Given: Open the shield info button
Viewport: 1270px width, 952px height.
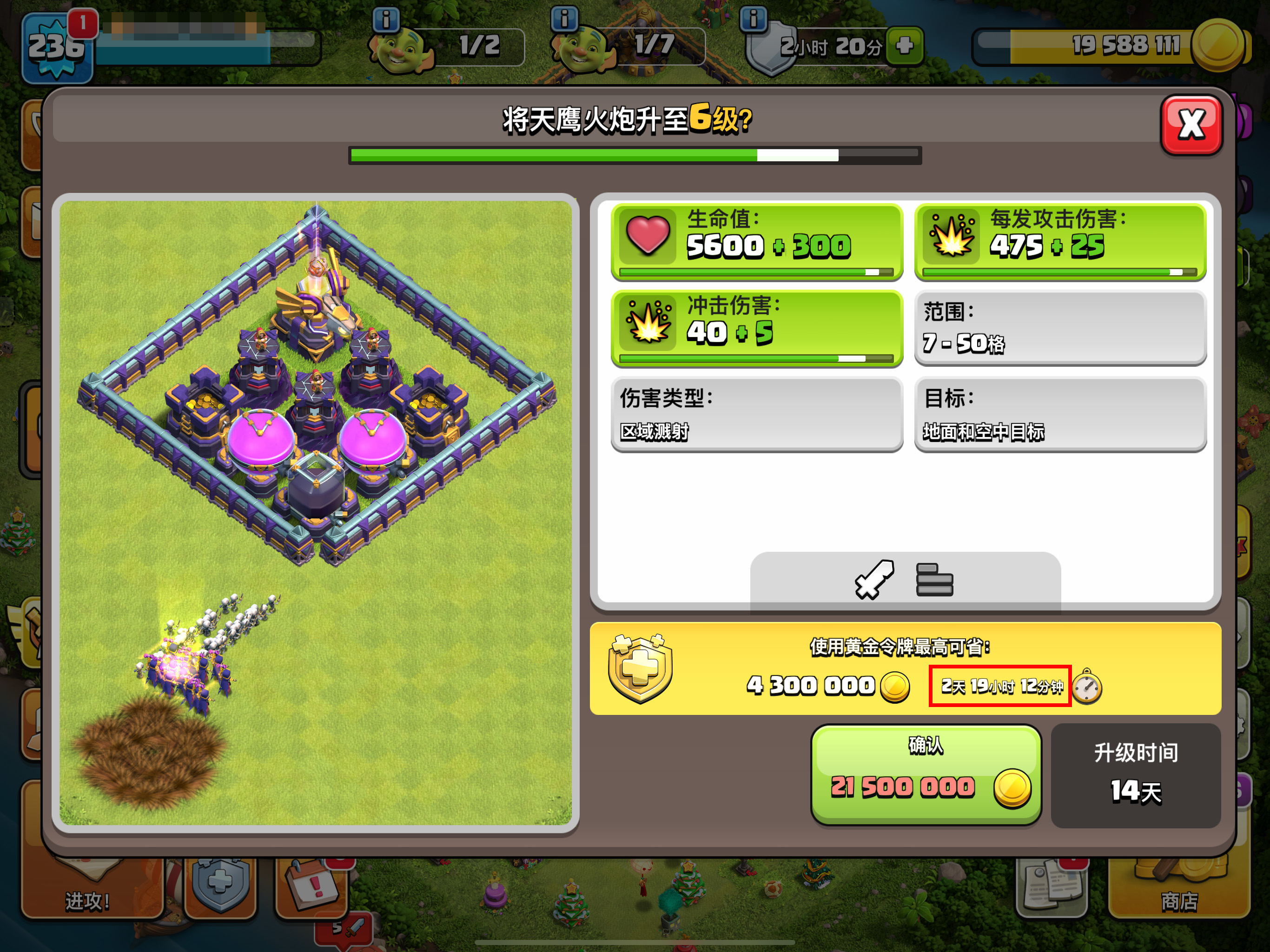Looking at the screenshot, I should [x=753, y=19].
